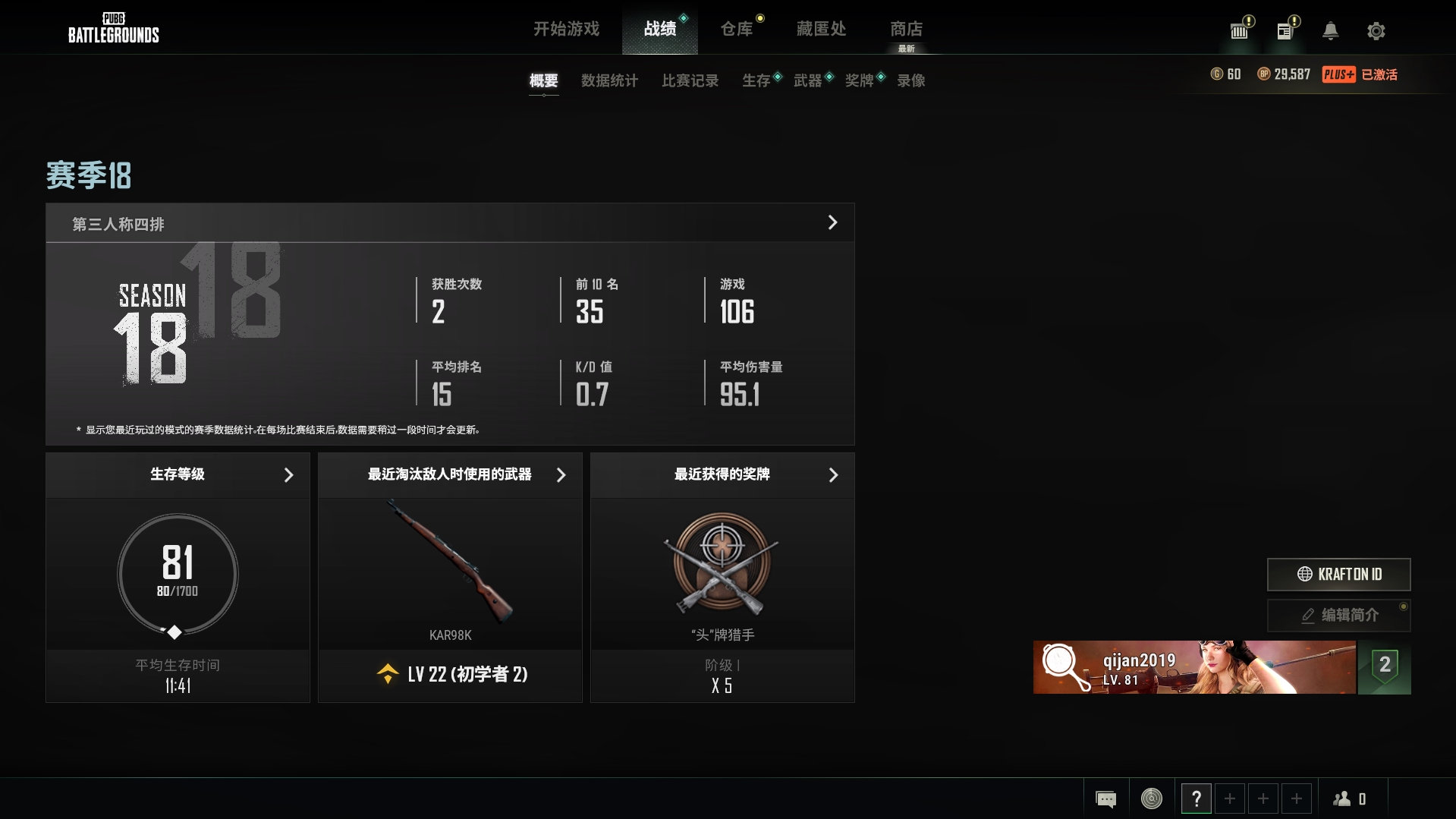This screenshot has width=1456, height=819.
Task: Expand the 第三人称四排 mode details
Action: pyautogui.click(x=832, y=222)
